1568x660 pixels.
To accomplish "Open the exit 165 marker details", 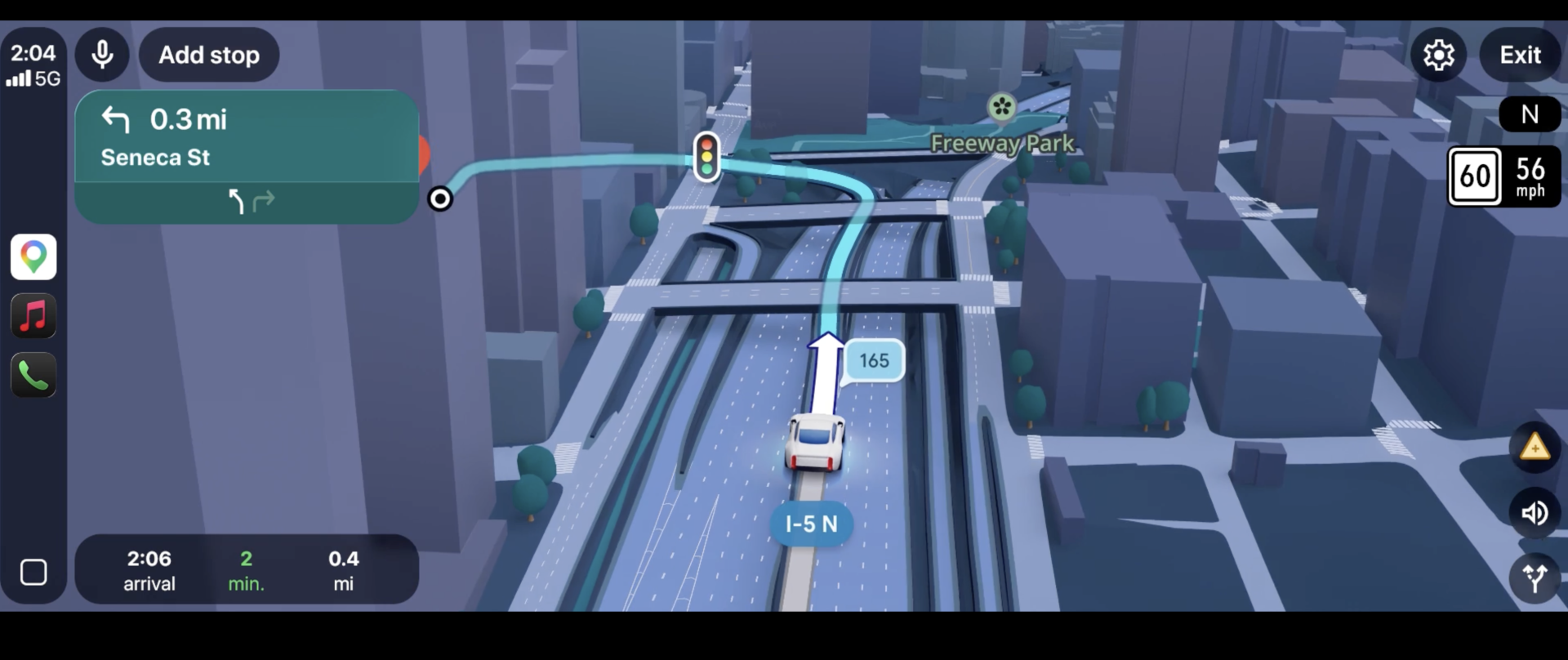I will tap(874, 360).
